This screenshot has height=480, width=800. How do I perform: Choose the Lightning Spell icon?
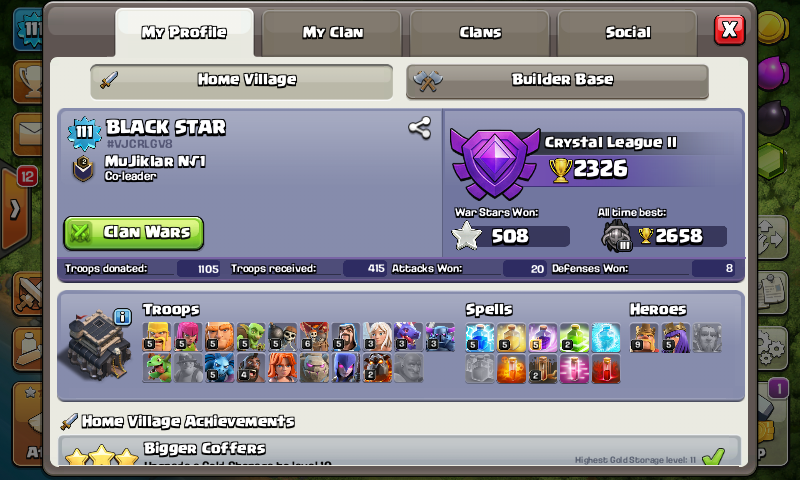480,337
